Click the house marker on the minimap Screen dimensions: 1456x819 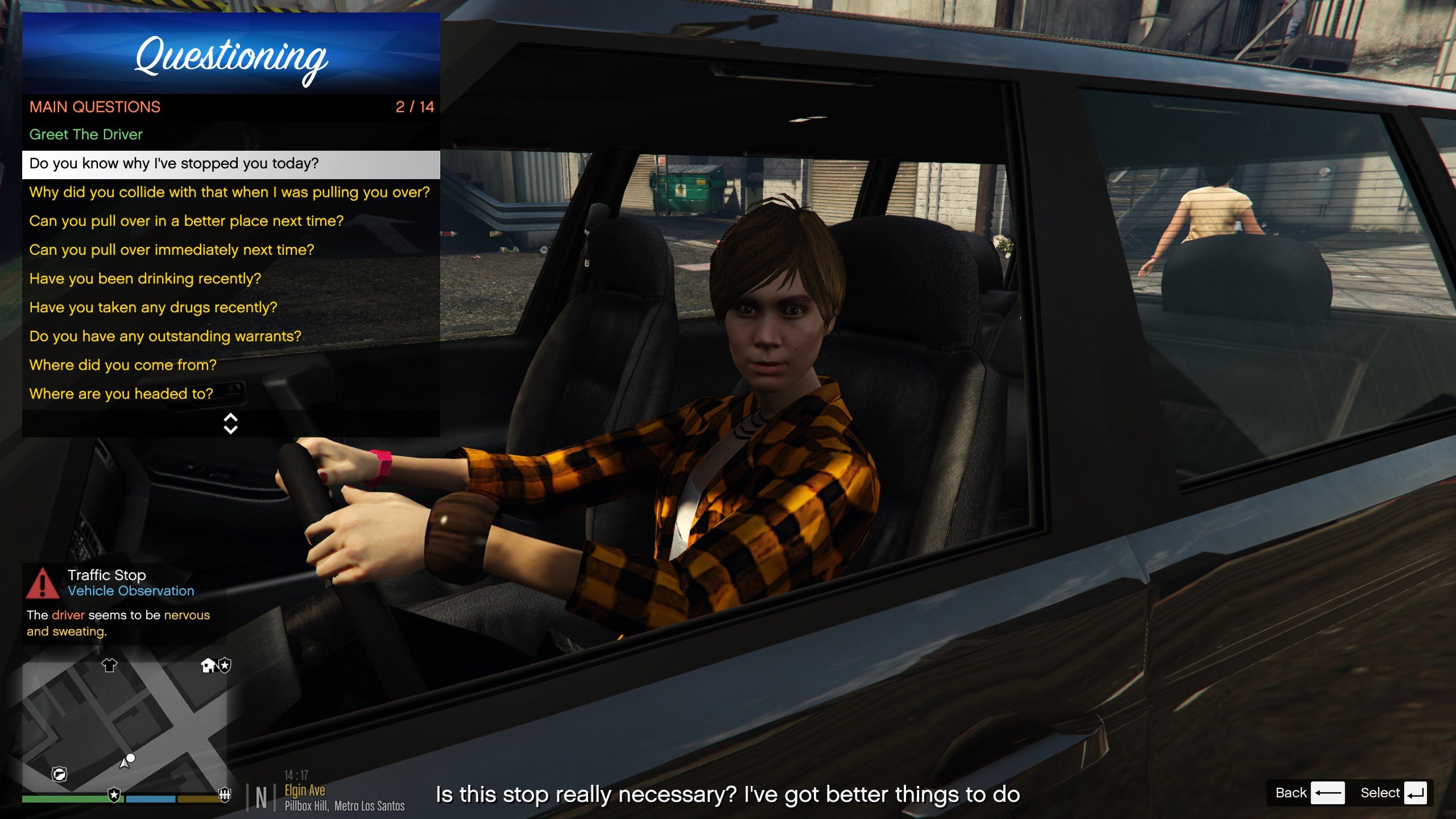(x=208, y=665)
